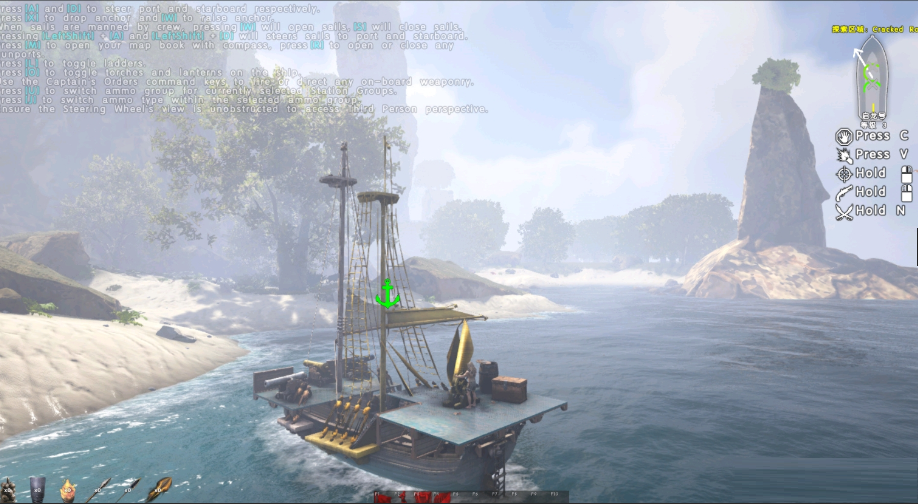Activate the cannon fire burst order icon

(843, 154)
